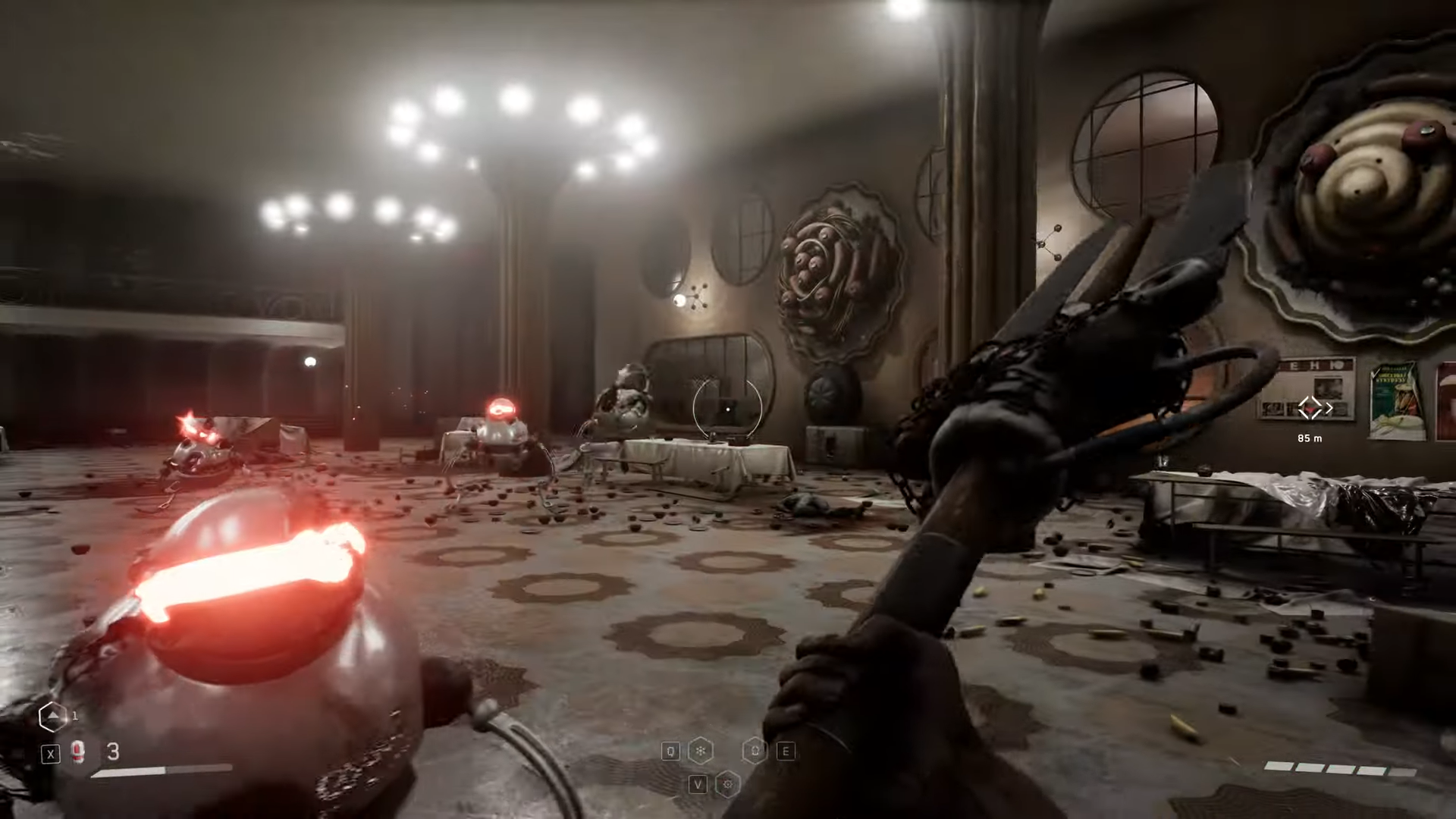Screen dimensions: 1456x819
Task: Click the grenade hexagon counter icon
Action: 53,716
